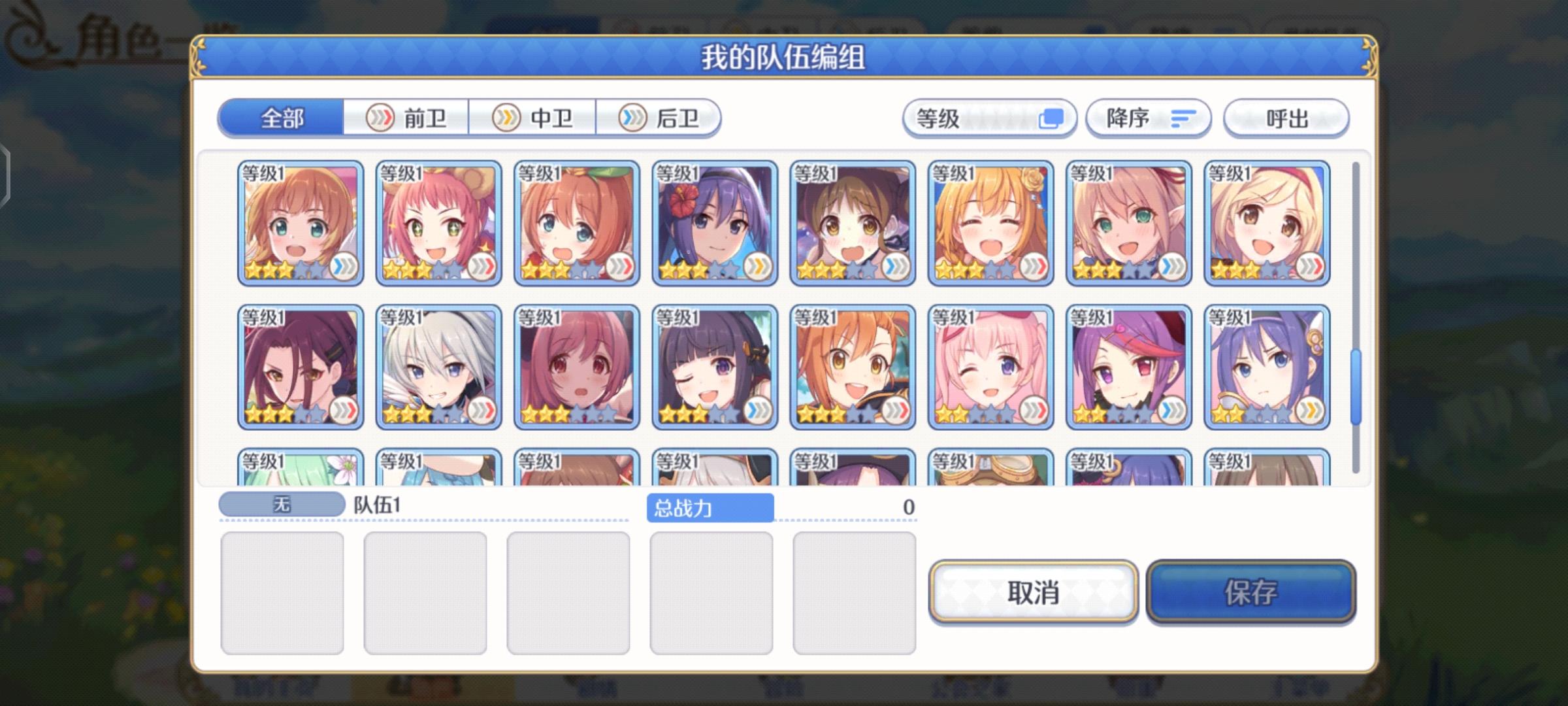Click the layered-squares icon inside the 等级 button
The height and width of the screenshot is (706, 1568).
click(1053, 118)
